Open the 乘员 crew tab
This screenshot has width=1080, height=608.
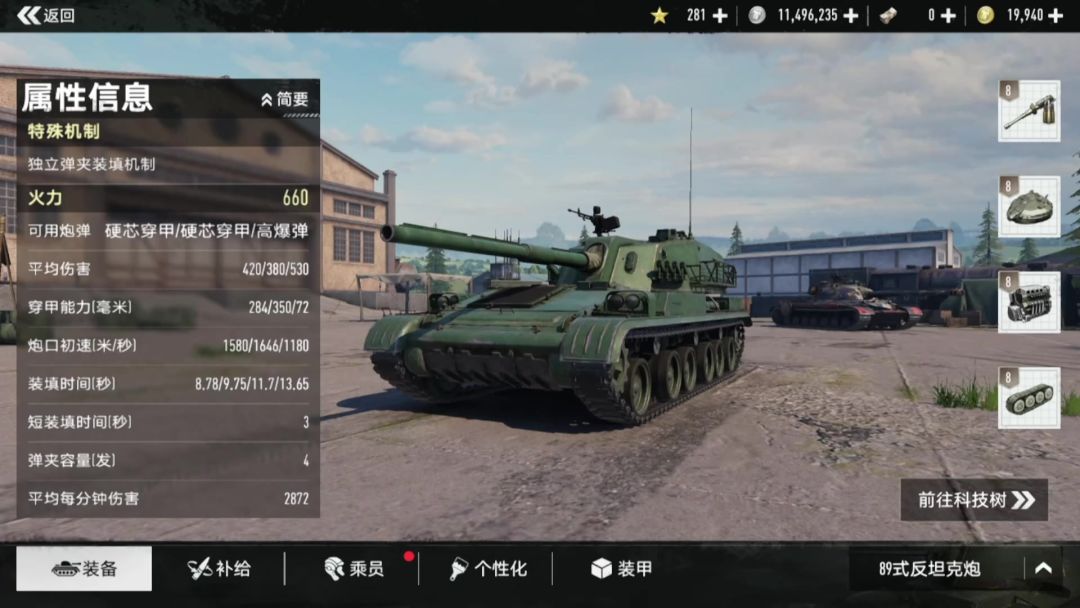click(x=353, y=569)
